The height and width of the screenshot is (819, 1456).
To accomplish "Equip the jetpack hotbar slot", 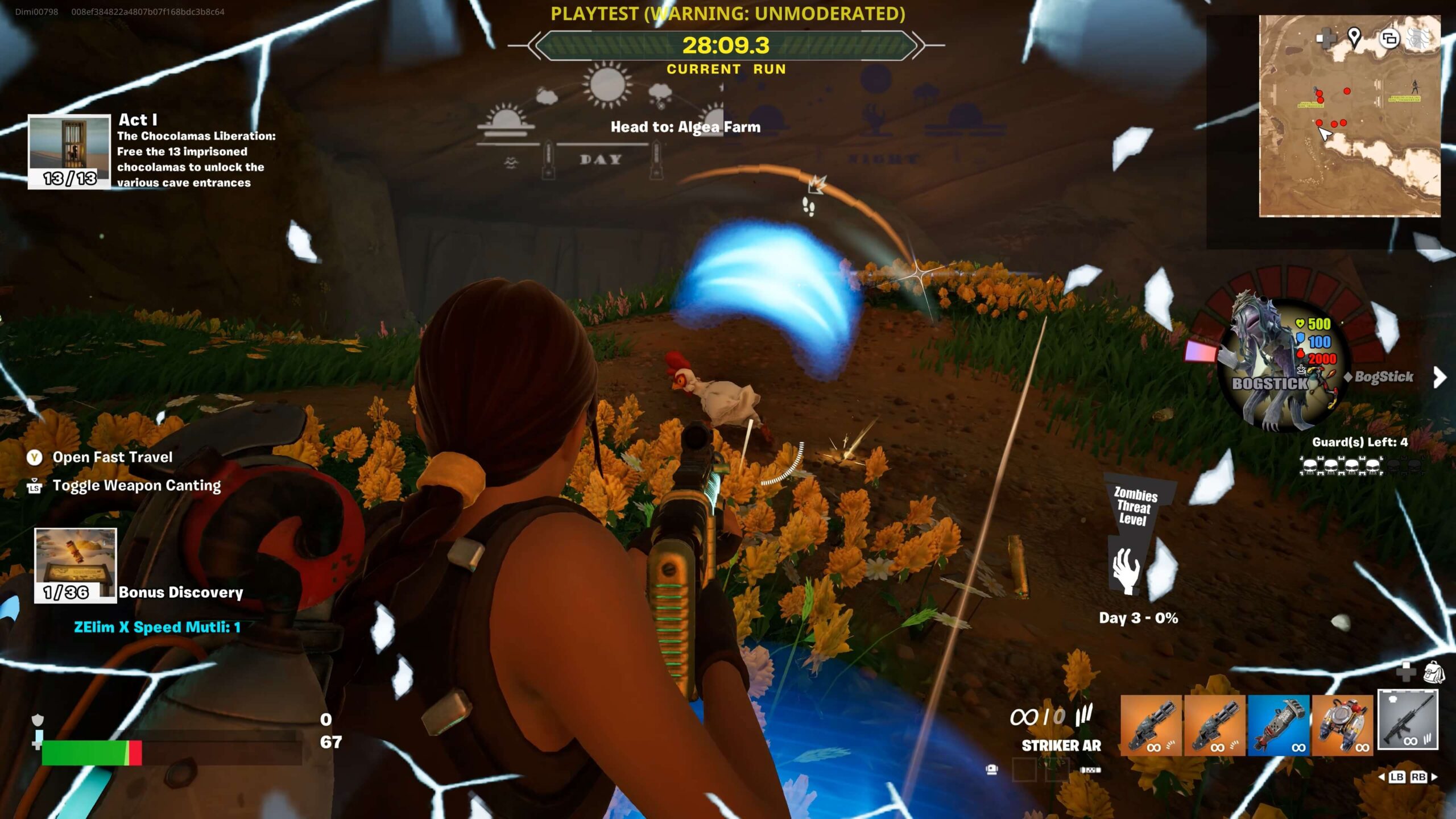I will pos(1342,725).
